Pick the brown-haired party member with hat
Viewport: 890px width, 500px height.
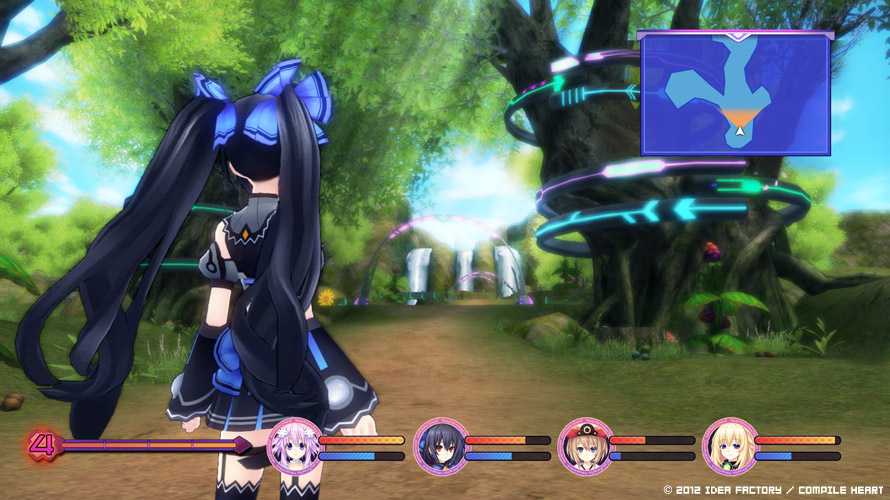(585, 446)
